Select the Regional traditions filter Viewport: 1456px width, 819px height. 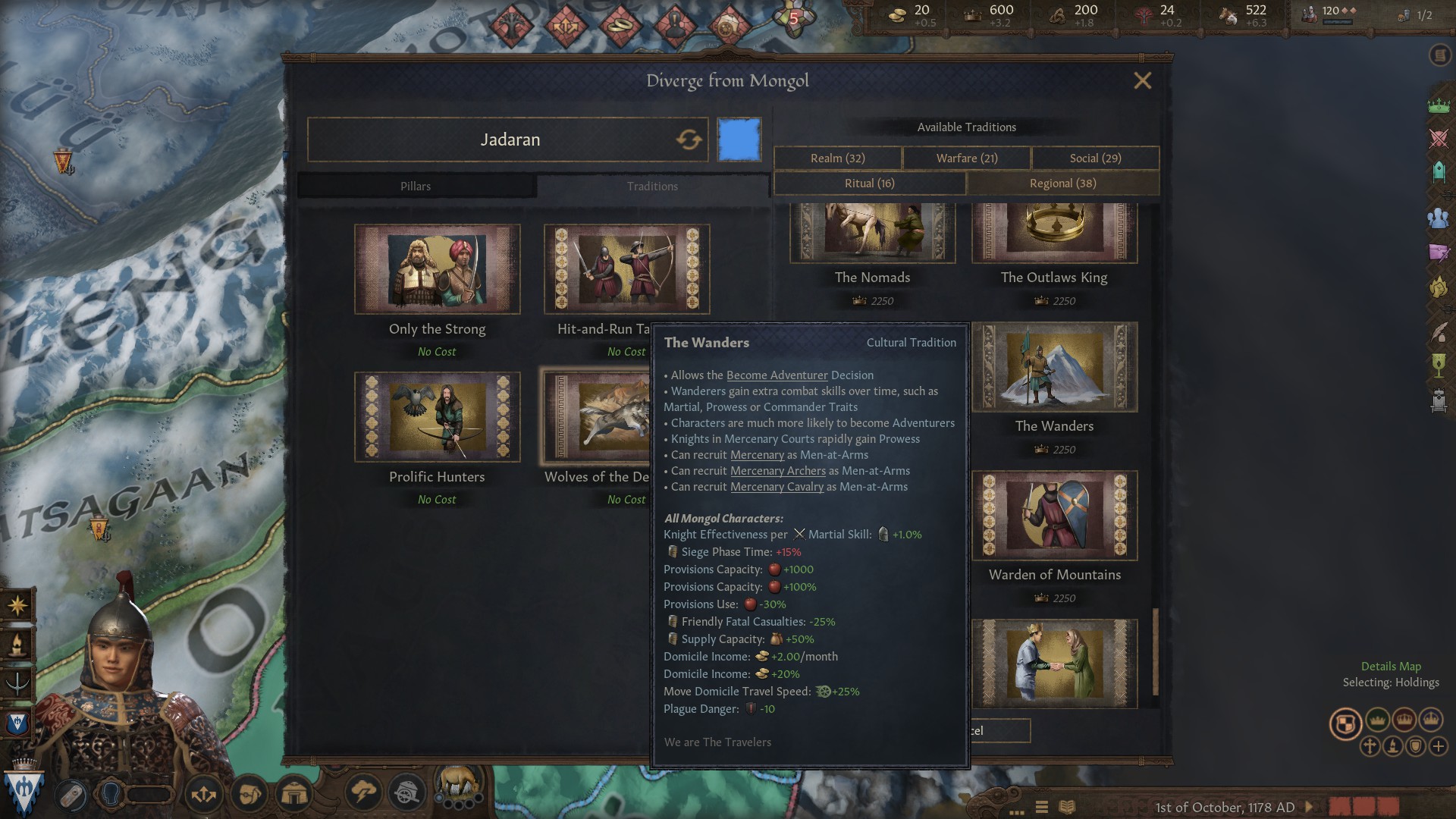(x=1062, y=184)
